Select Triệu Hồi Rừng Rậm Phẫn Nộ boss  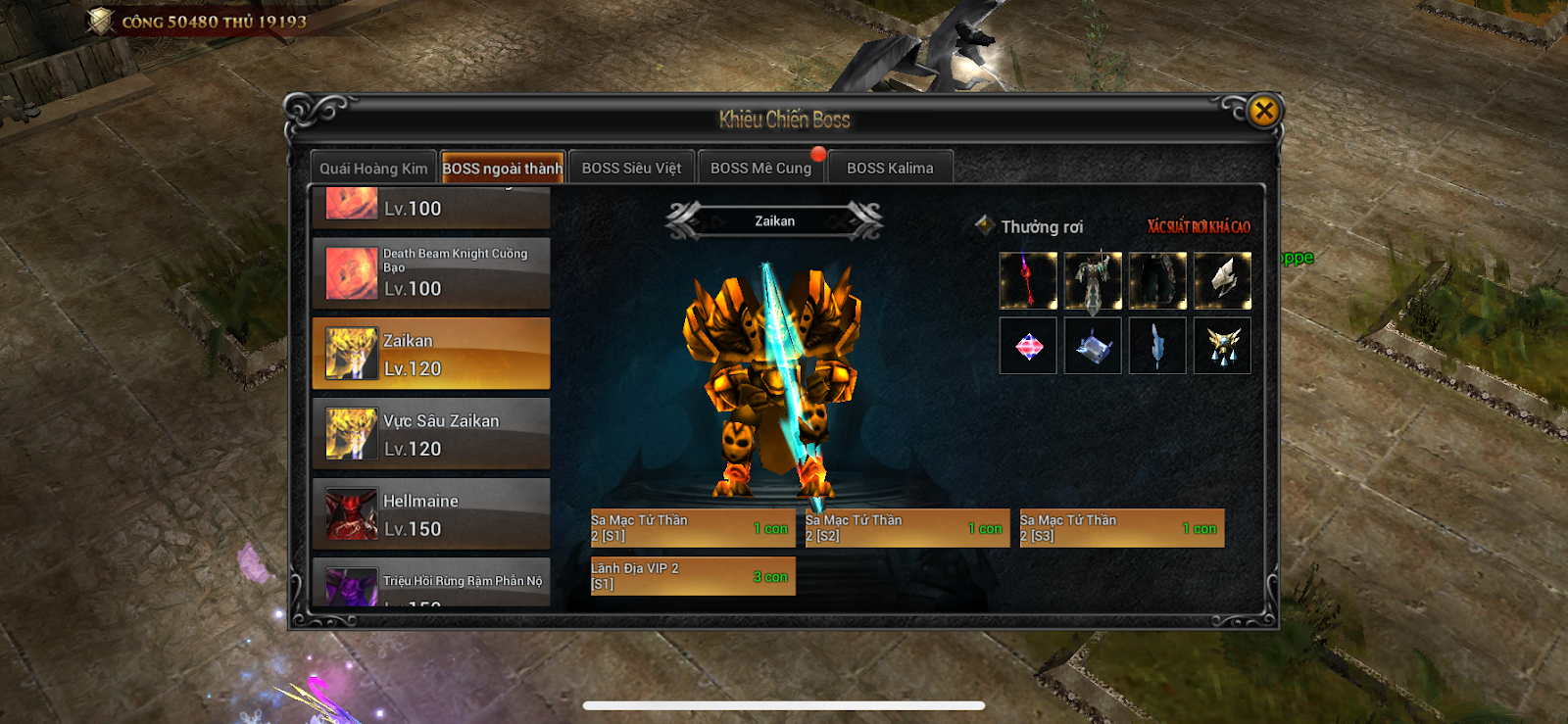pos(431,584)
